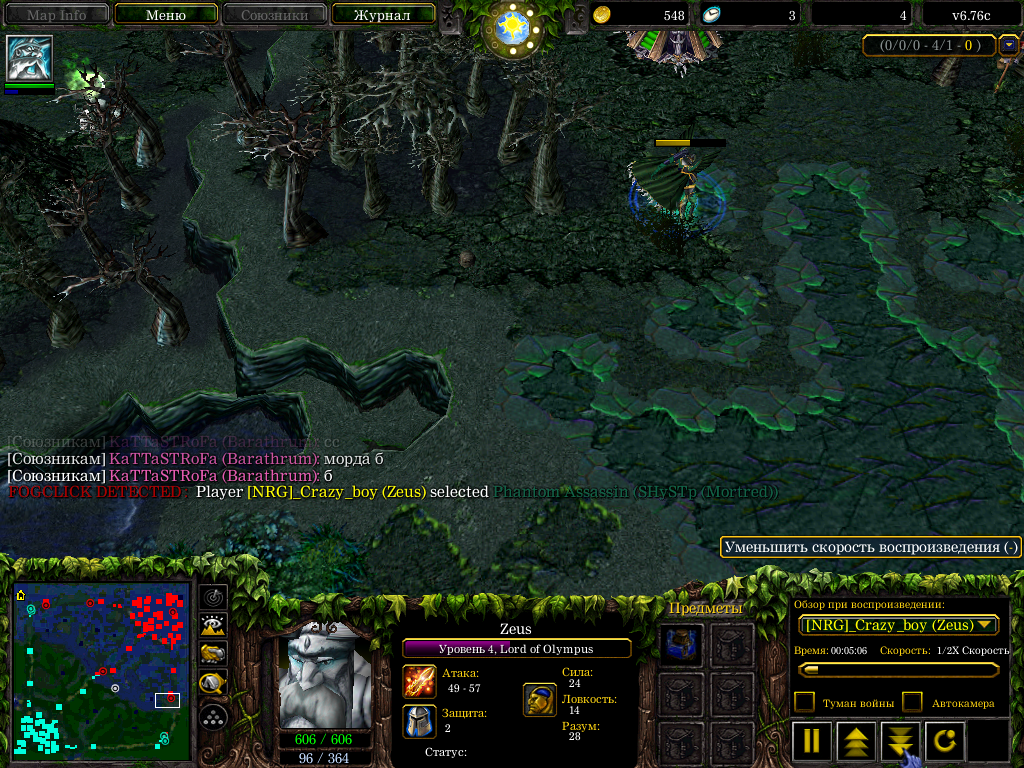Click the replay progress bar
The image size is (1024, 768).
897,669
